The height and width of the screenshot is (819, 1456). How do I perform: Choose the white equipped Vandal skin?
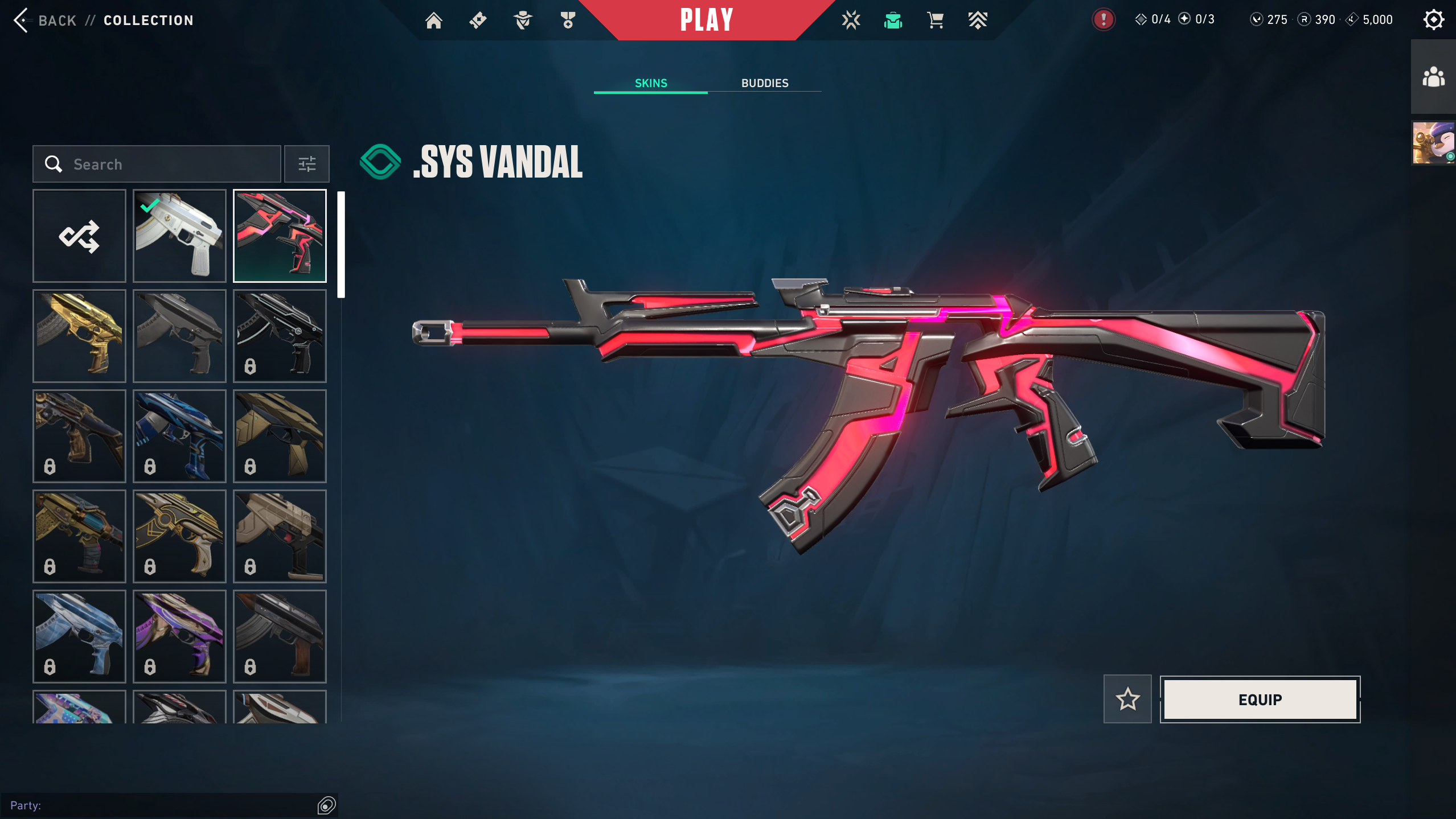tap(179, 236)
